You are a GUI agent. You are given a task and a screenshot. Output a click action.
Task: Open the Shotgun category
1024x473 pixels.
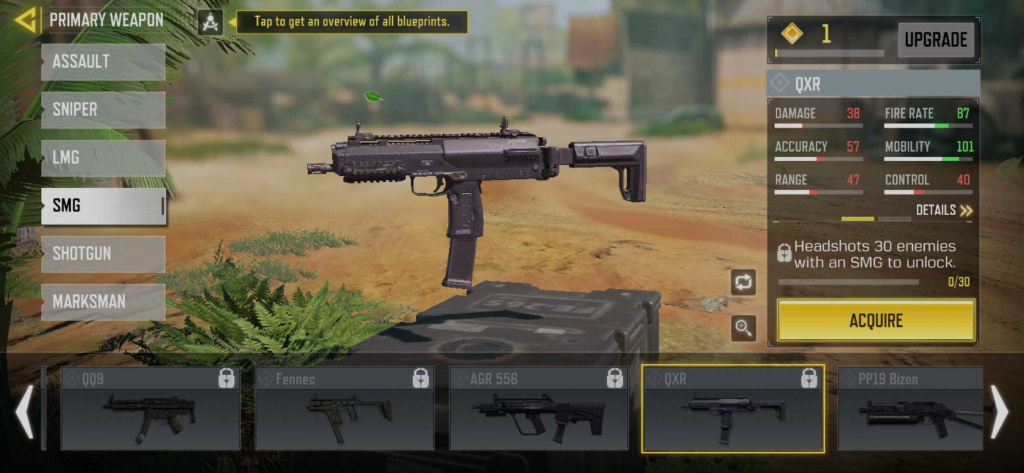click(x=103, y=254)
